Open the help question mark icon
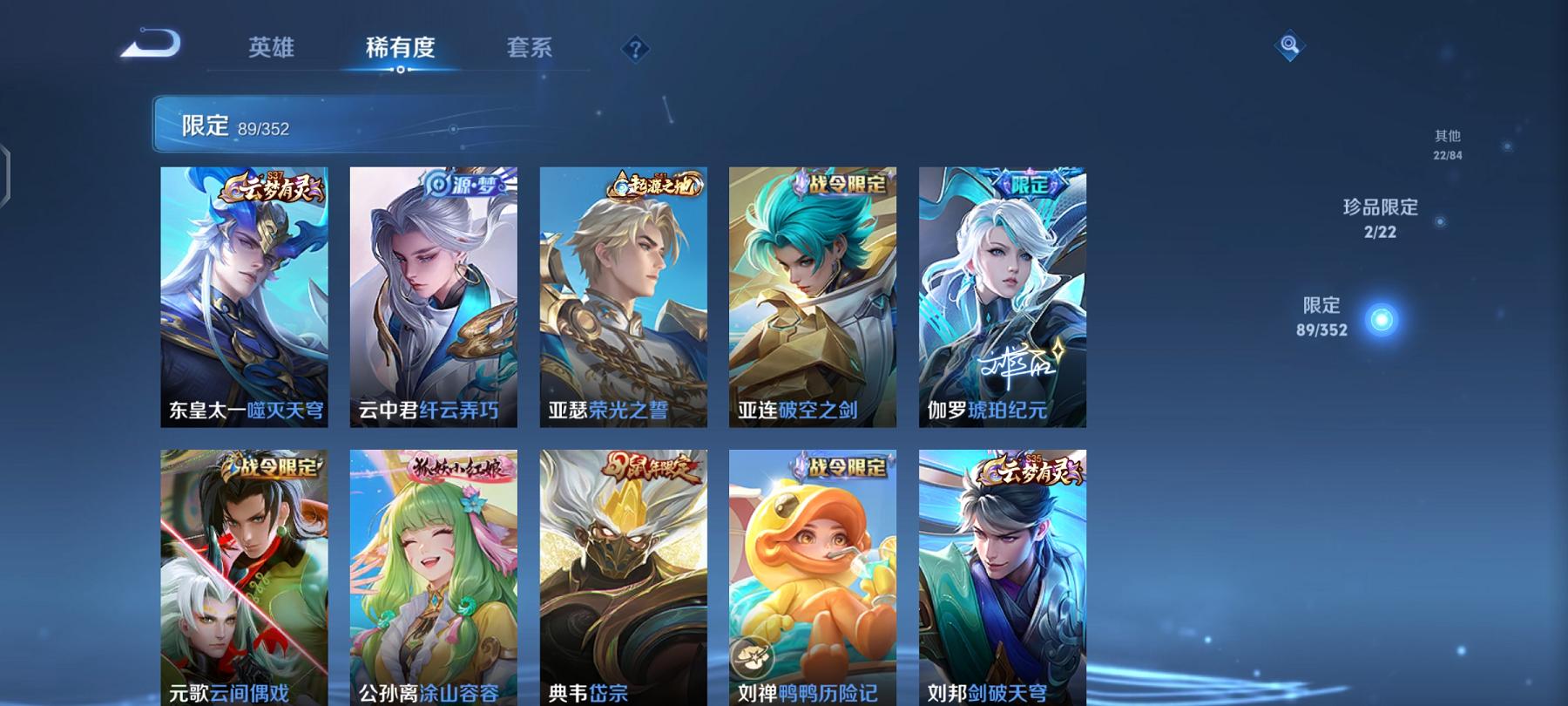The width and height of the screenshot is (1568, 706). [x=637, y=50]
